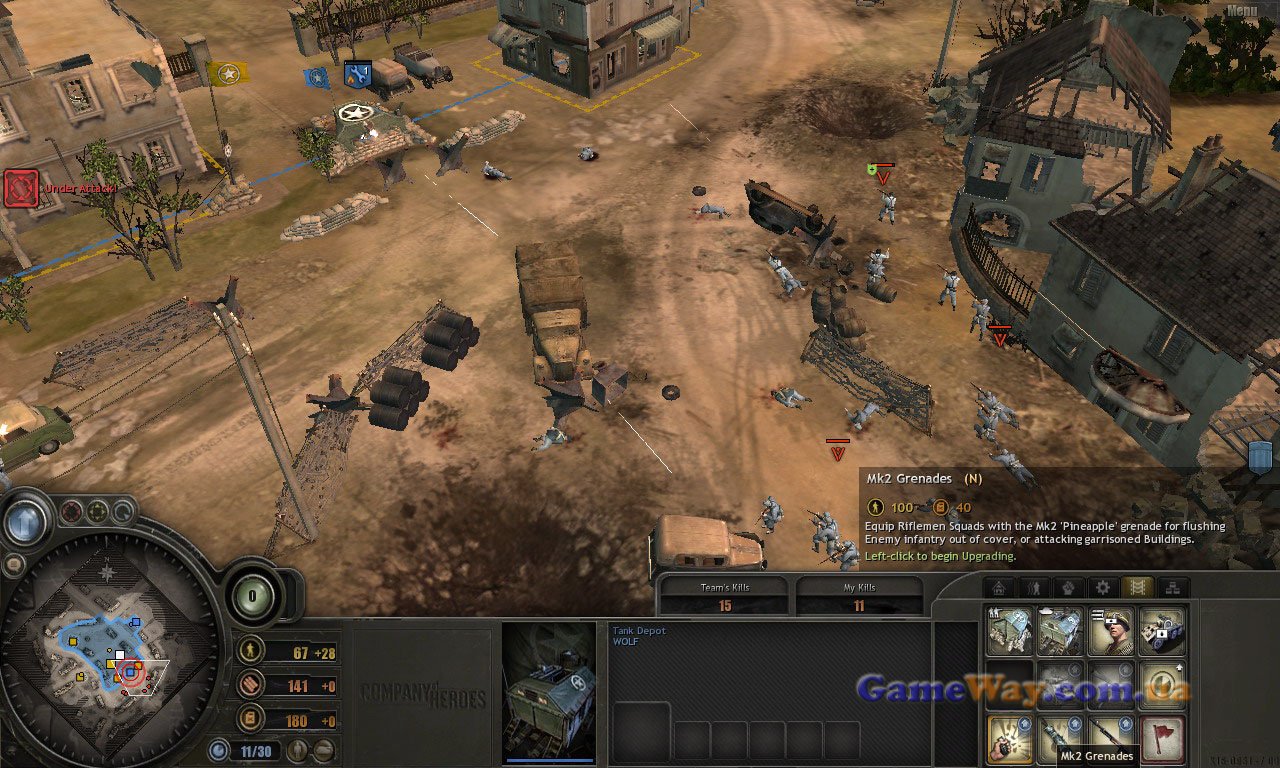Image resolution: width=1280 pixels, height=768 pixels.
Task: Switch to the stacked crates tab
Action: click(x=1172, y=588)
